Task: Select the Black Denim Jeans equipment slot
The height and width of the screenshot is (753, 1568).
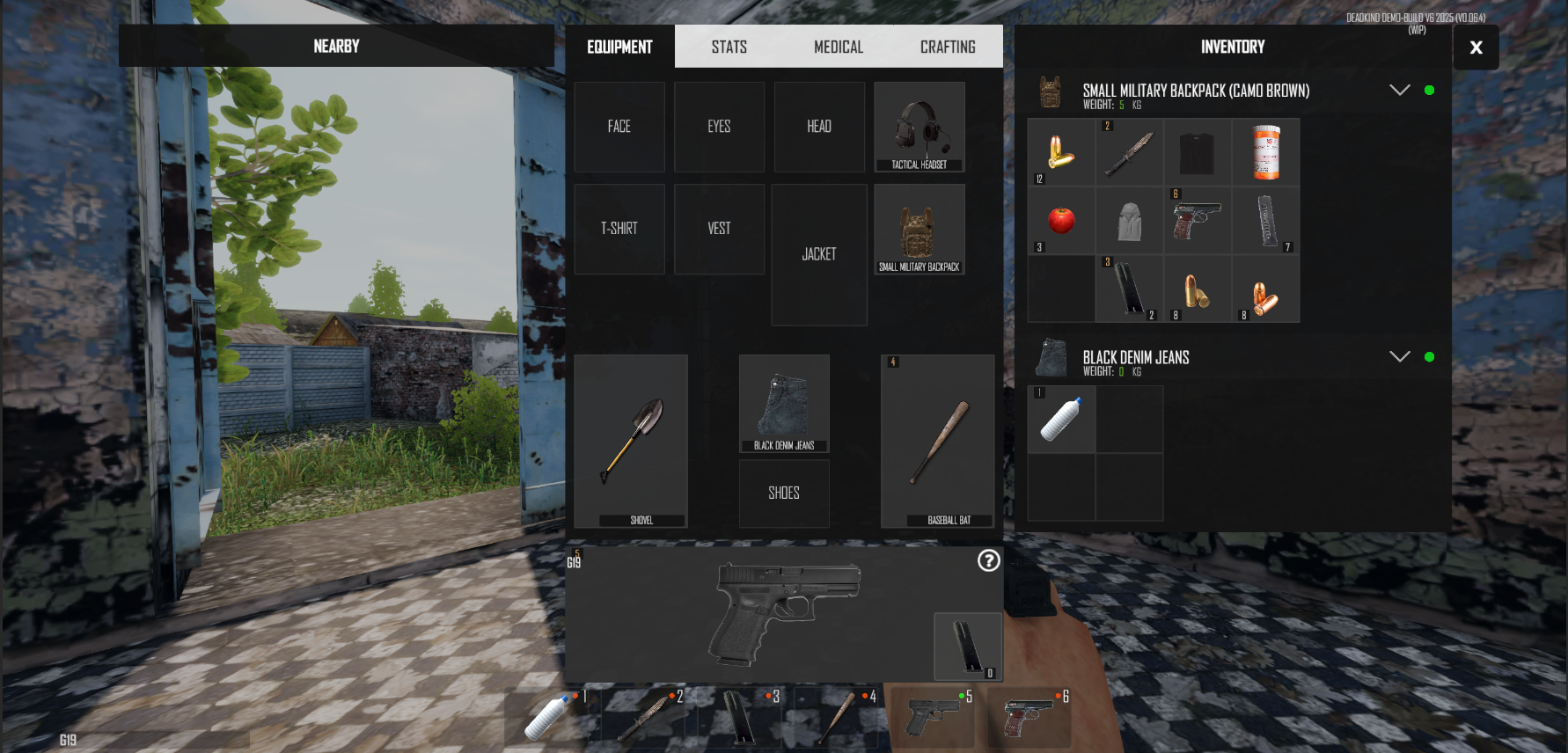Action: (x=784, y=404)
